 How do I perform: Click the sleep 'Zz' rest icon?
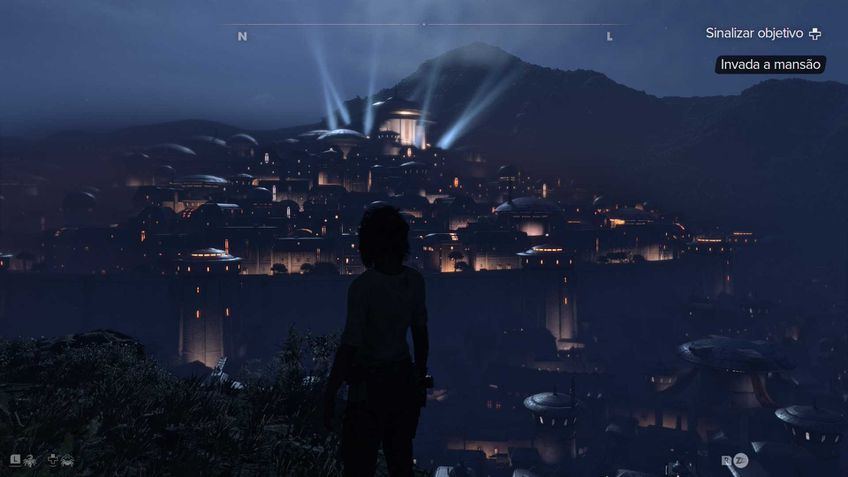(741, 460)
